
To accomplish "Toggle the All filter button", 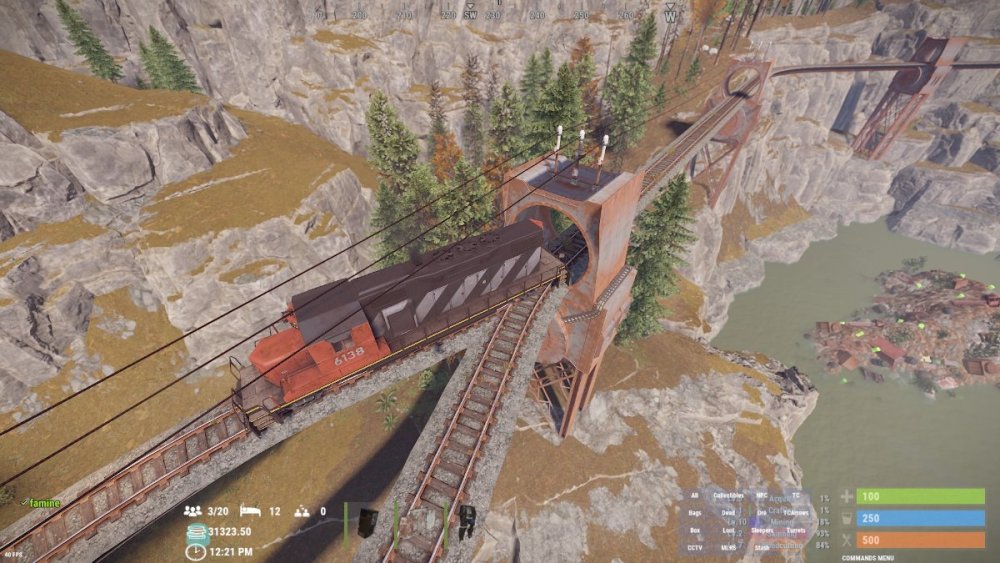I will click(x=695, y=495).
